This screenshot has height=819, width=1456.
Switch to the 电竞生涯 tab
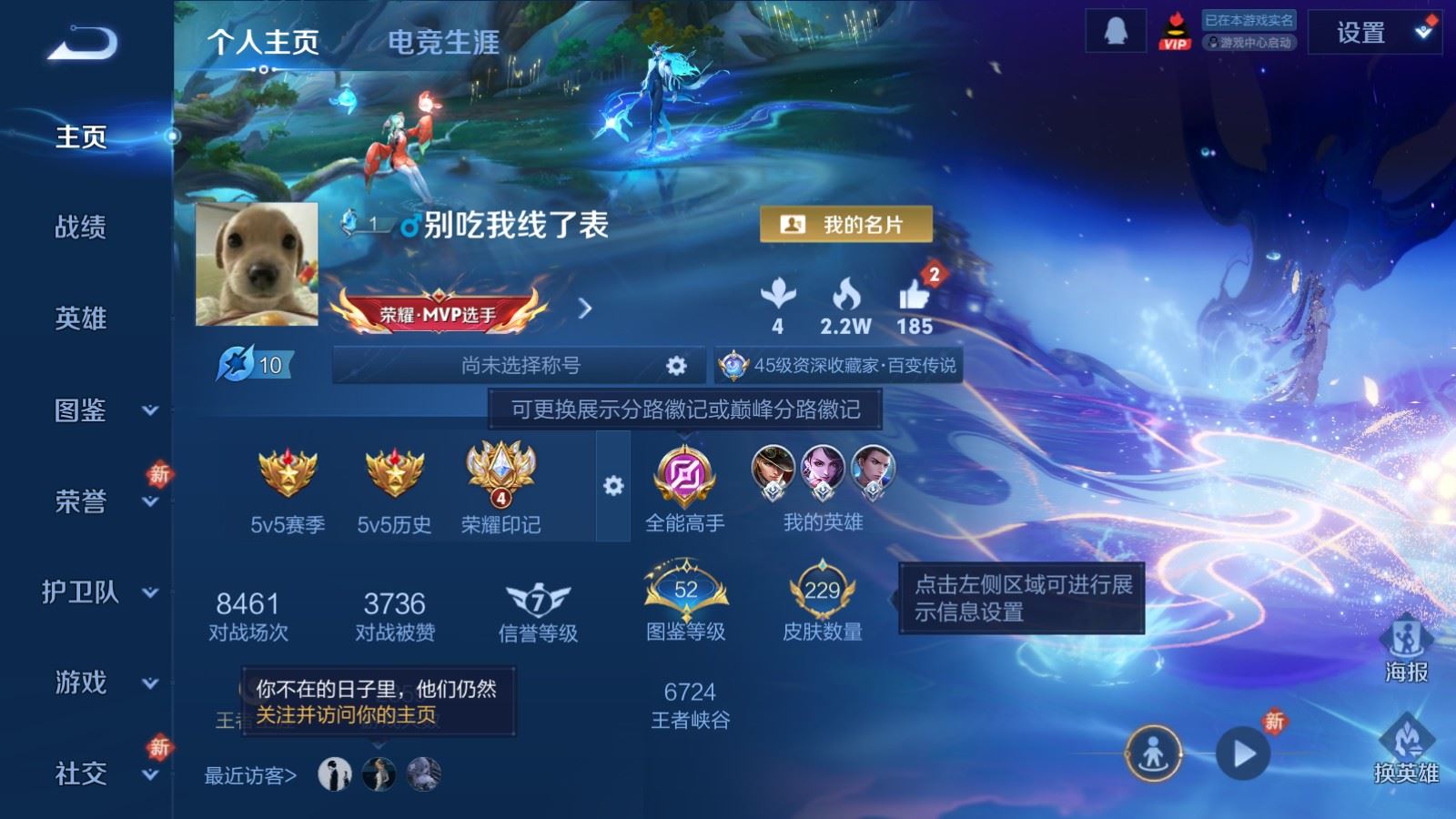click(443, 43)
